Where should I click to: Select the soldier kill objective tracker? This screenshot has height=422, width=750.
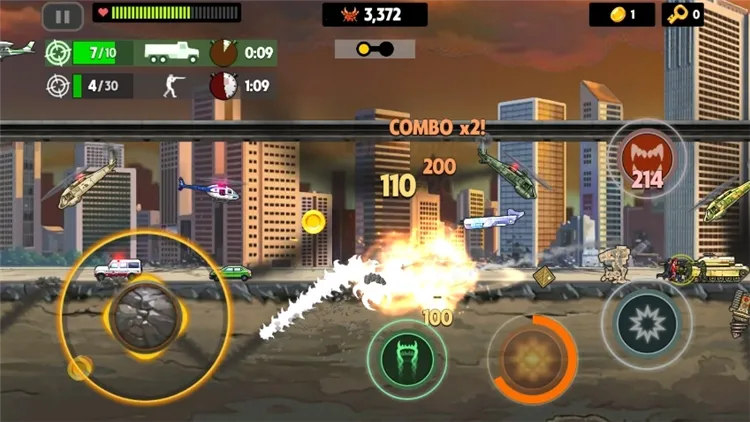pyautogui.click(x=160, y=86)
